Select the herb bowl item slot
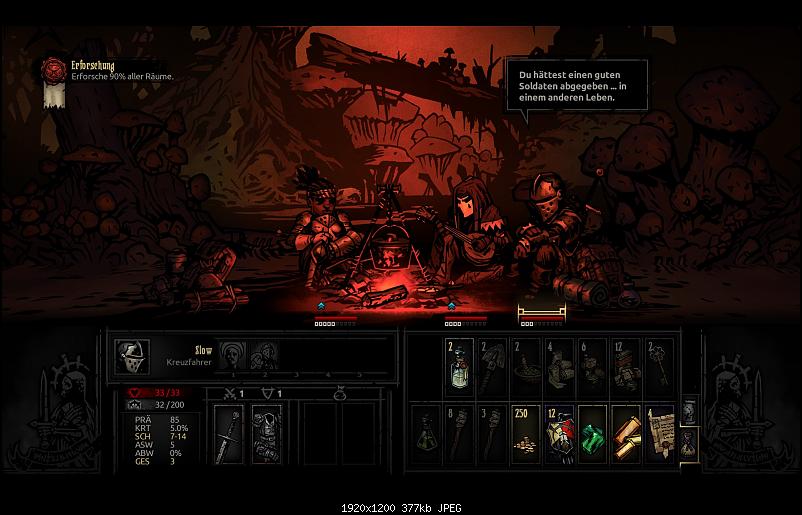Image resolution: width=802 pixels, height=515 pixels. coord(525,368)
